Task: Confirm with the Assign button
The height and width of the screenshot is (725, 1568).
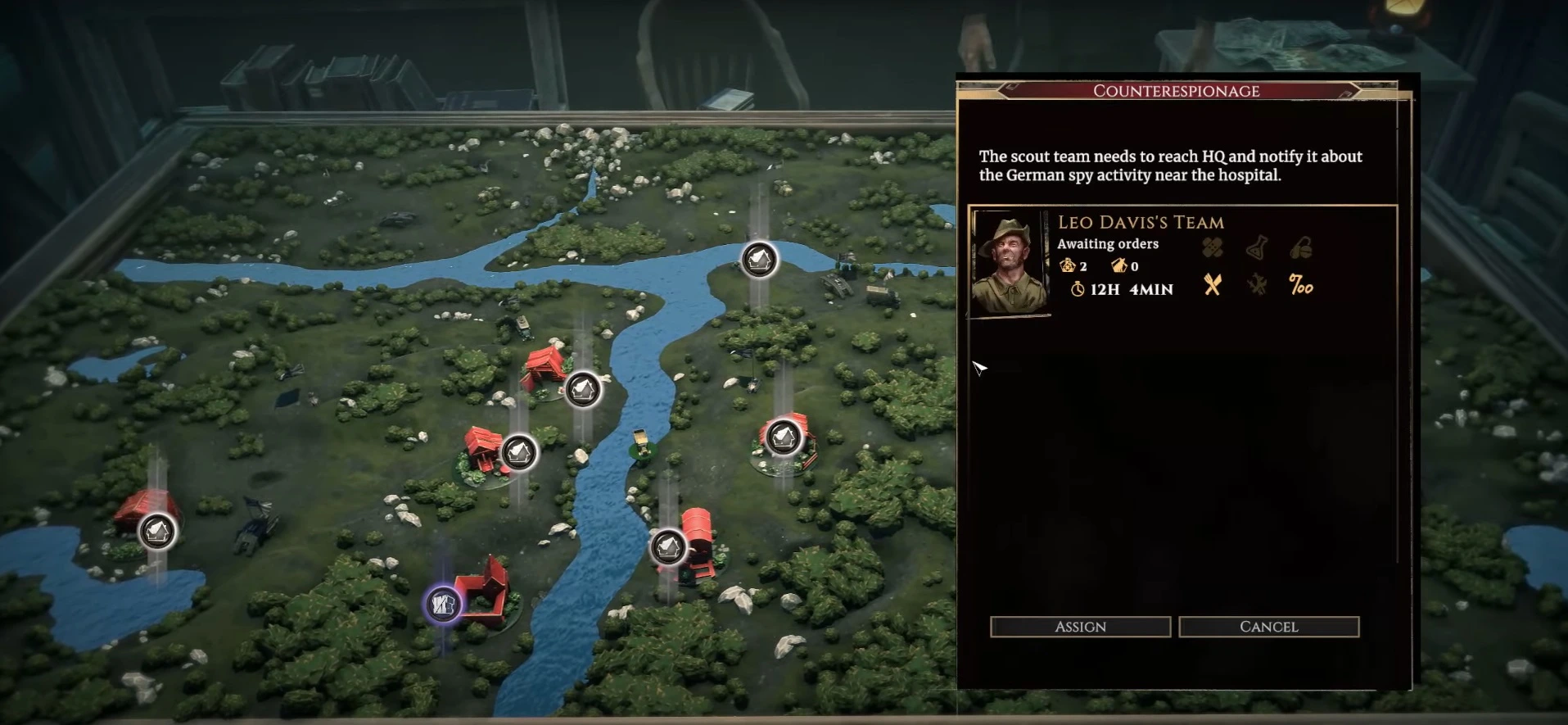Action: pyautogui.click(x=1080, y=627)
